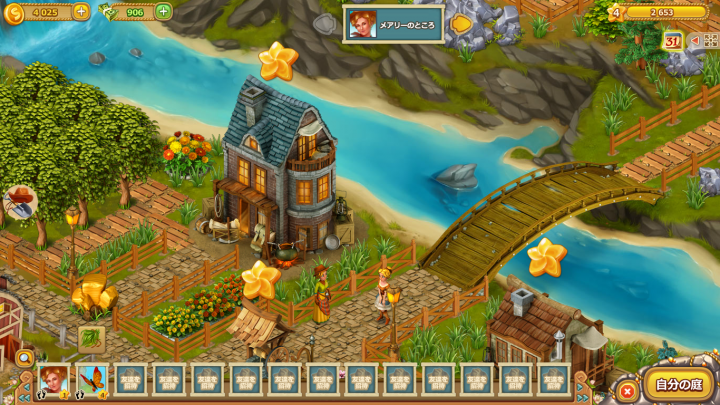Open the magnifying glass search icon

(24, 357)
